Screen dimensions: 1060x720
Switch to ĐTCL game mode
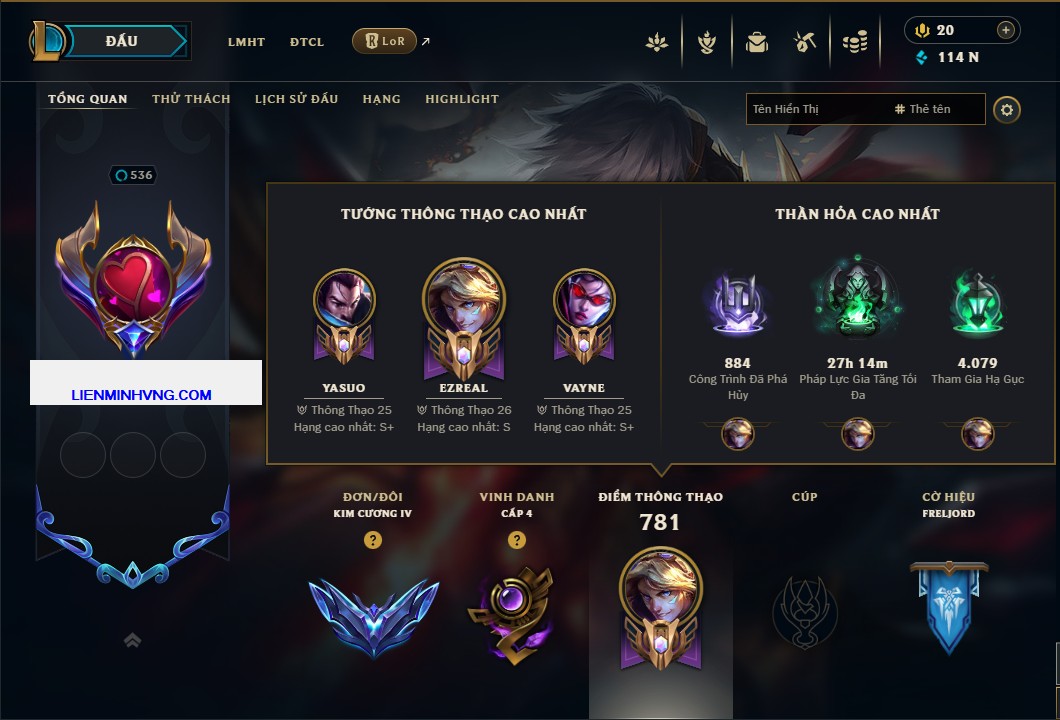307,42
